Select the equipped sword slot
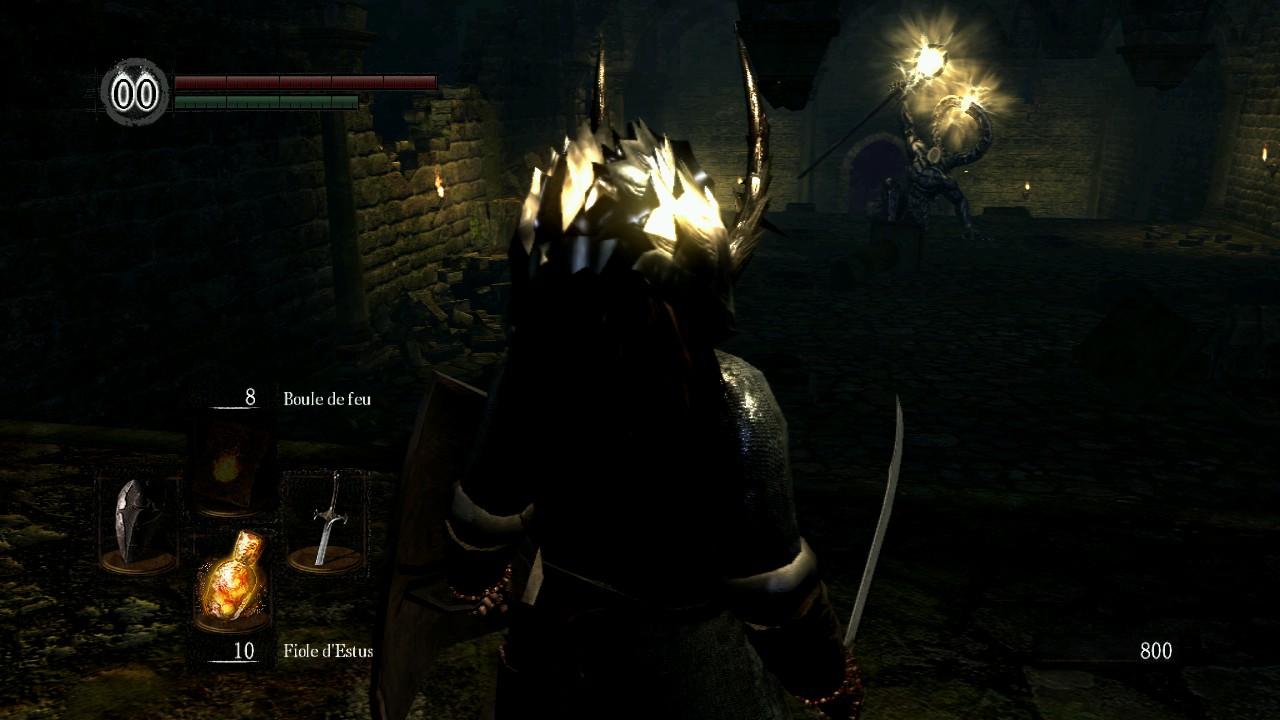This screenshot has width=1280, height=720. click(326, 523)
